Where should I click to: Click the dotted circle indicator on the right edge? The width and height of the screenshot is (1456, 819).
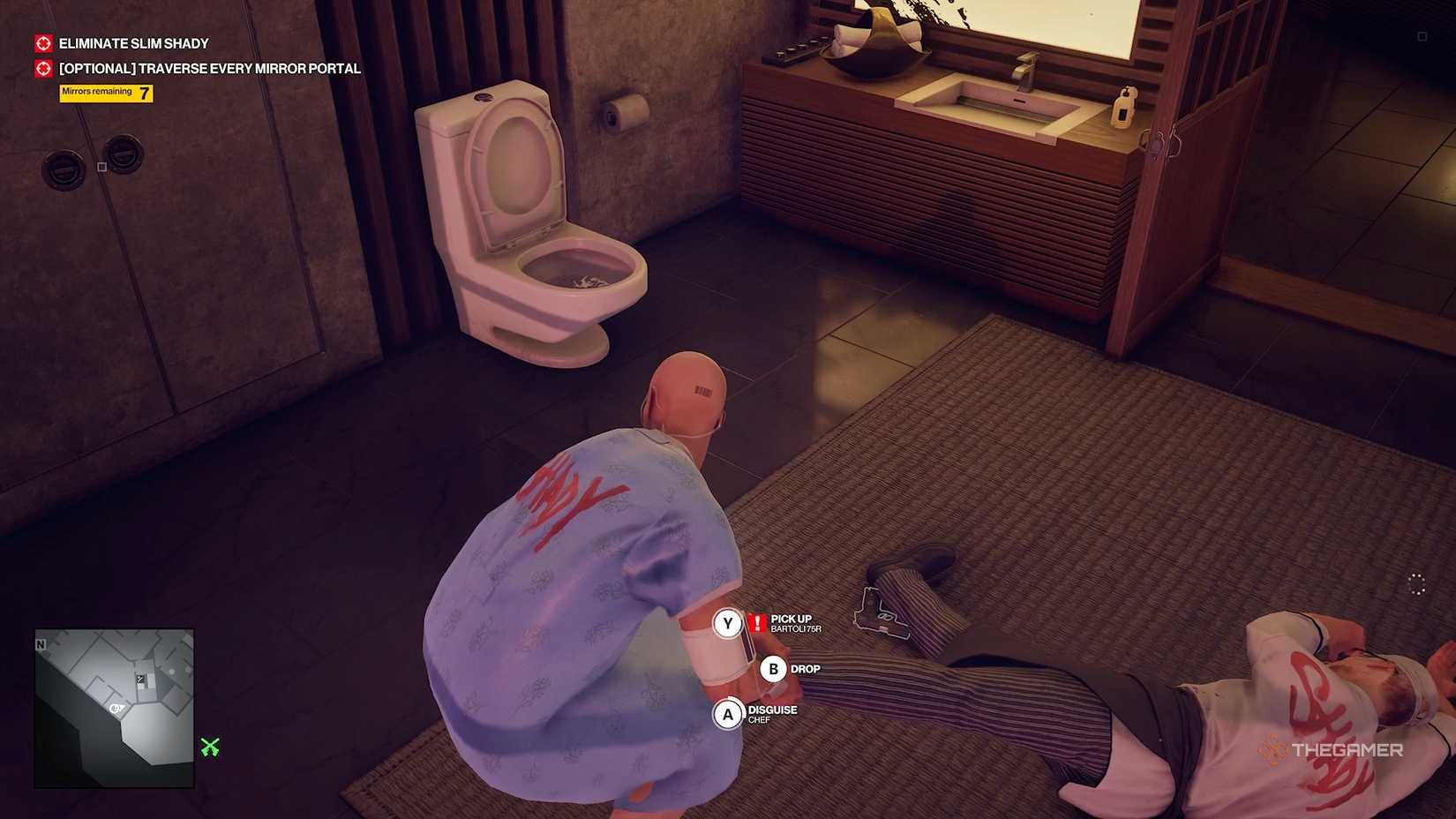coord(1416,584)
